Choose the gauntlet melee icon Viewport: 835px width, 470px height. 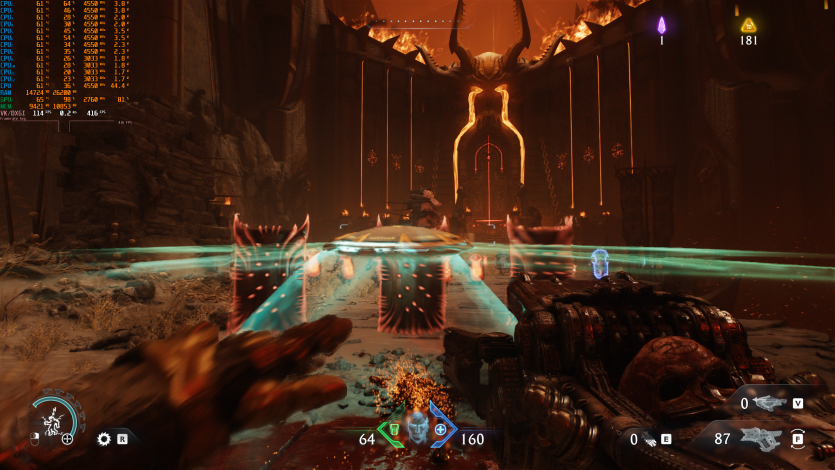coord(651,438)
